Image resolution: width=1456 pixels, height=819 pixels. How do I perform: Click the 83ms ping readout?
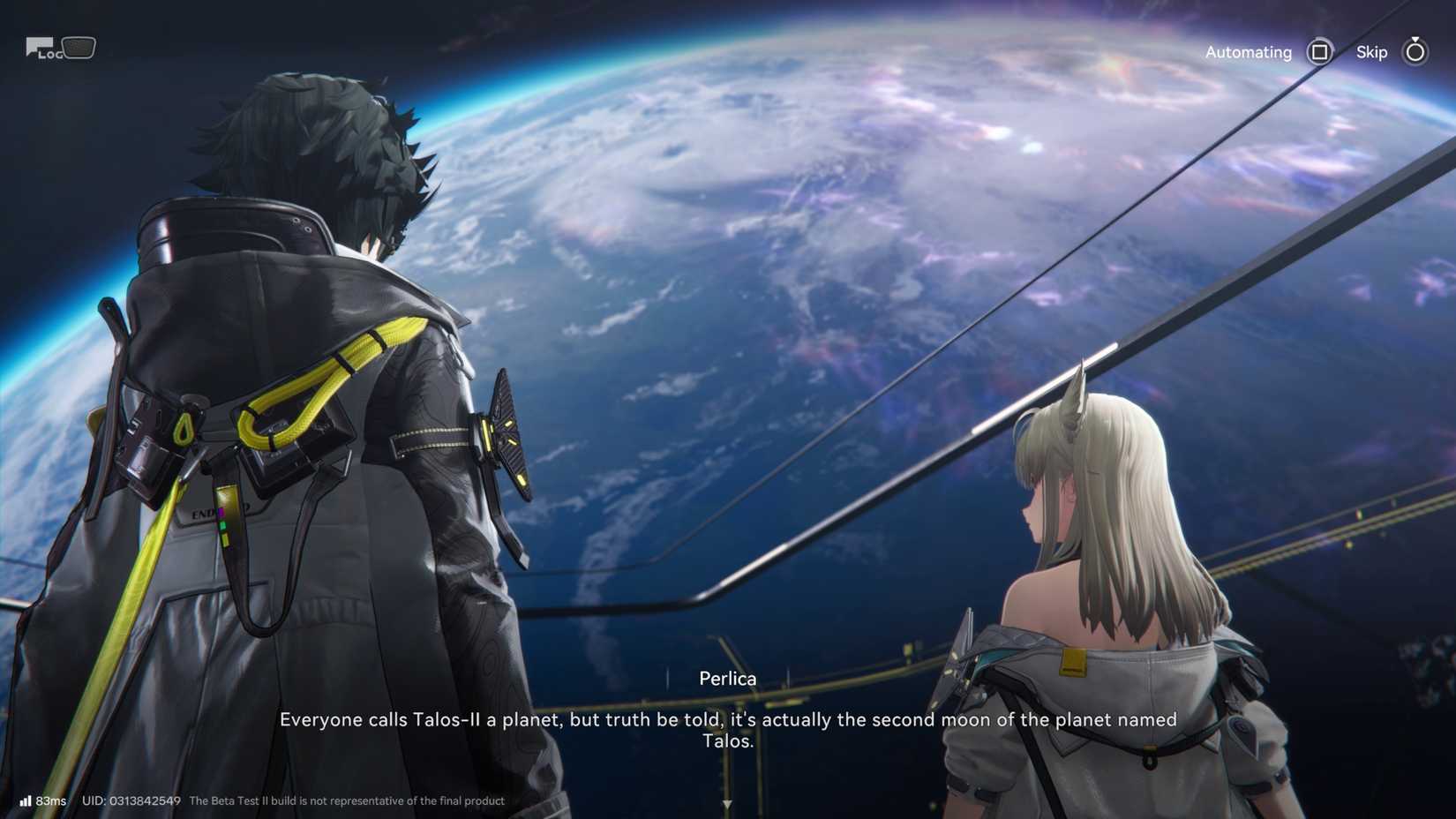click(52, 801)
